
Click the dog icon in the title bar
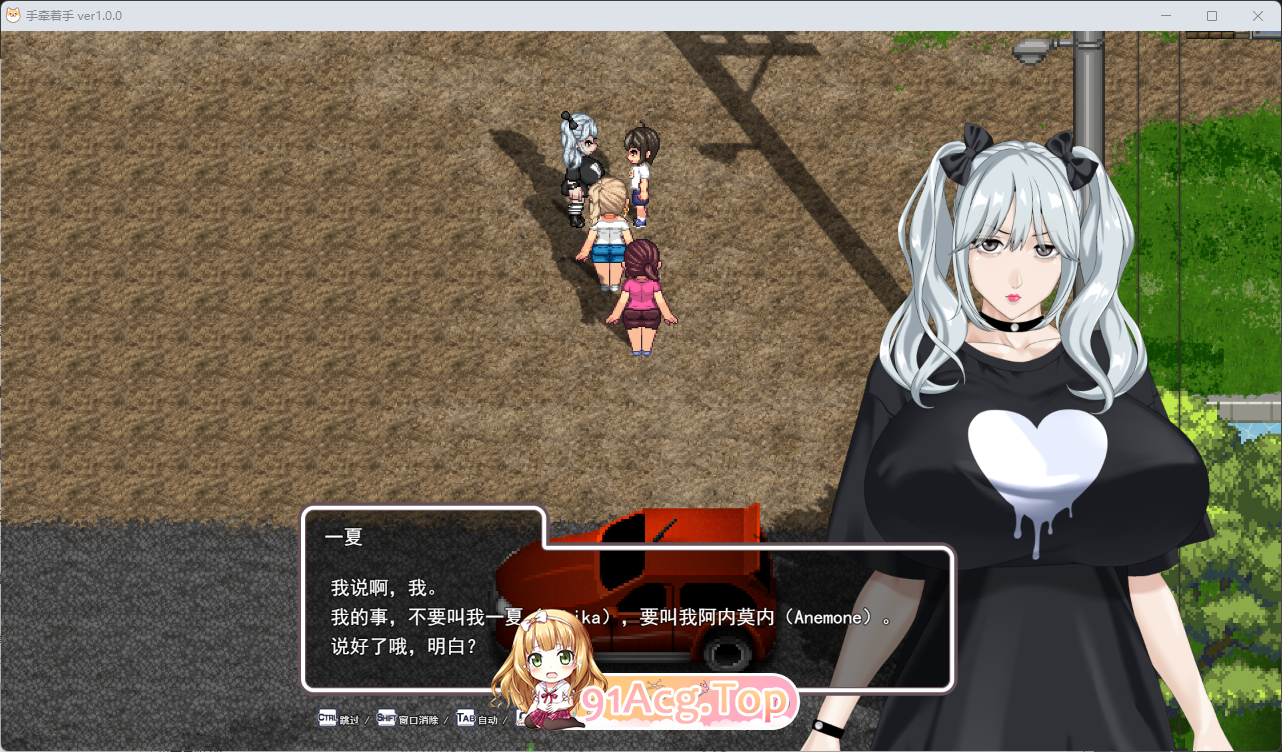pos(14,15)
